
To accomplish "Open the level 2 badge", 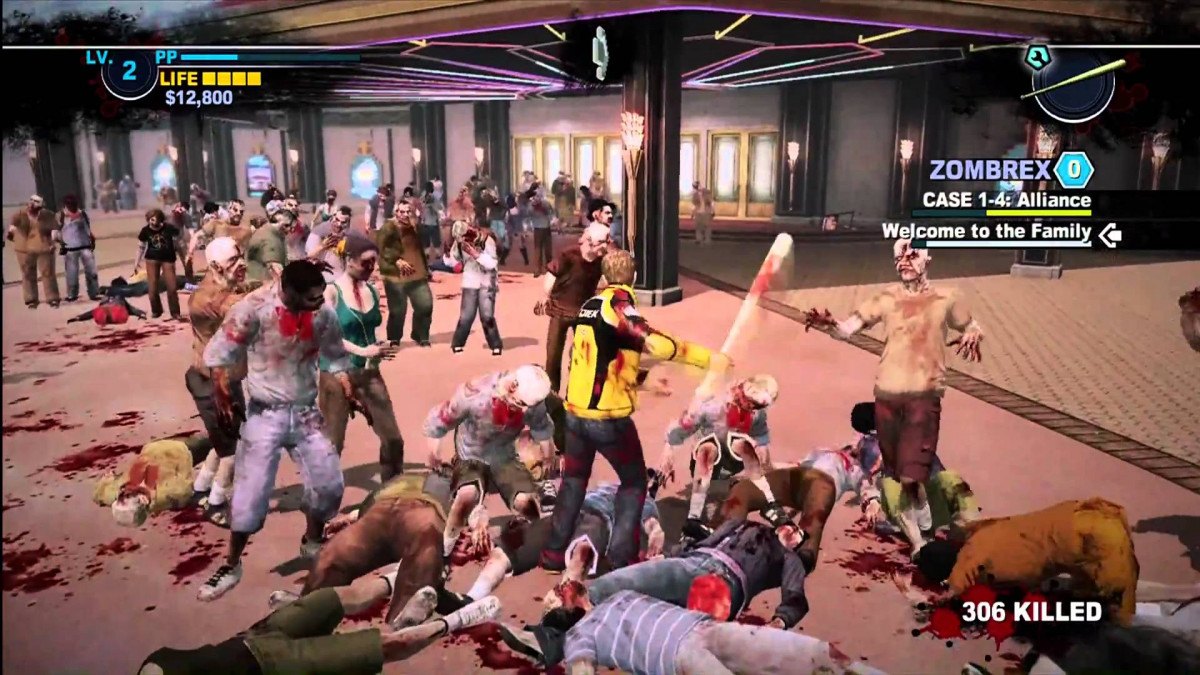I will (129, 72).
